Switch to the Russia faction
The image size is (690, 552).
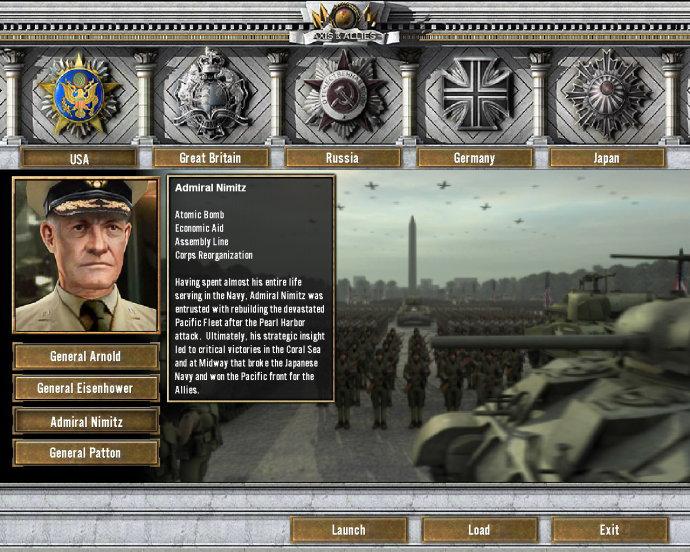[342, 158]
